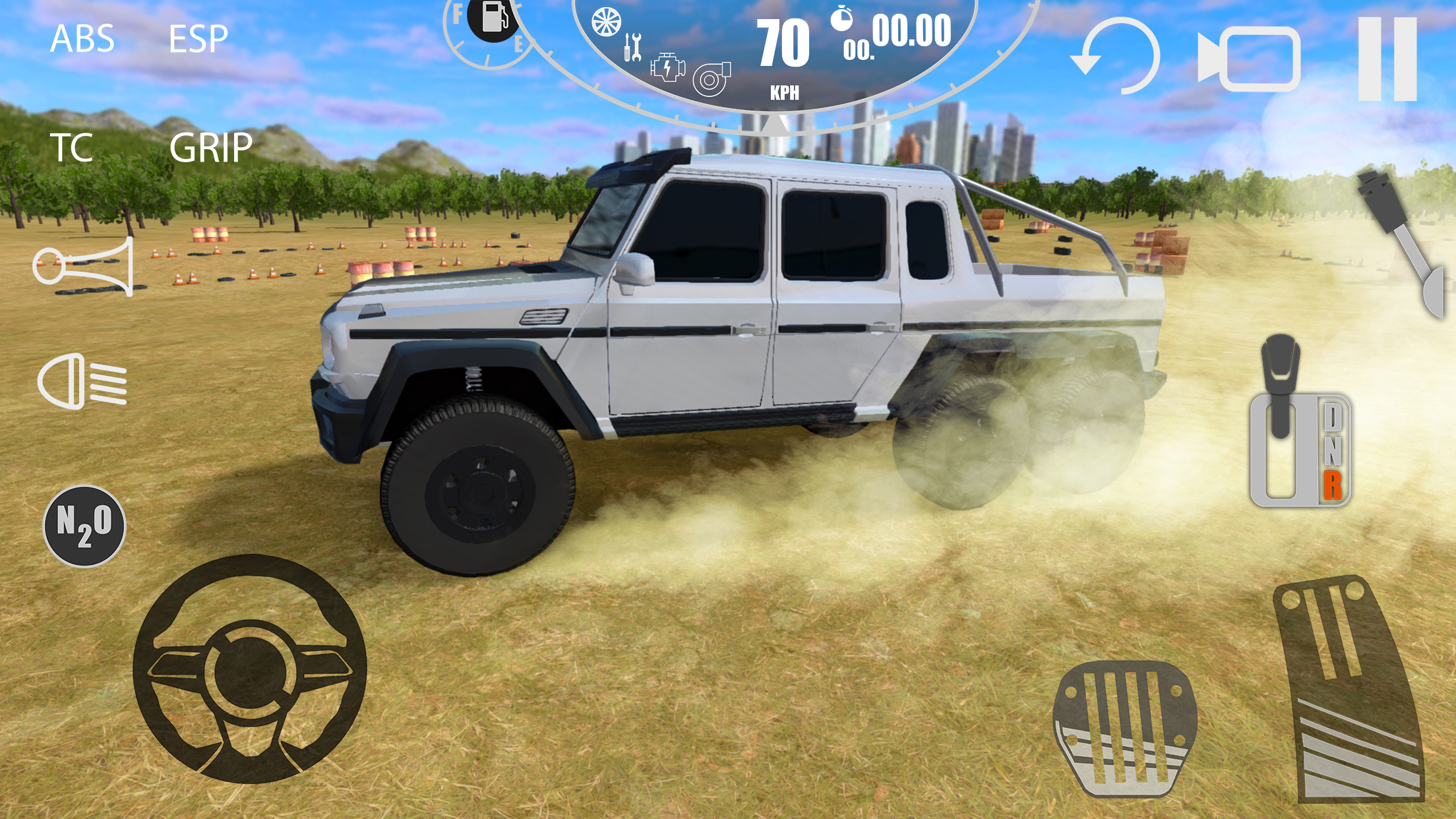Tap the engine icon on the dashboard
This screenshot has width=1456, height=819.
tap(668, 68)
